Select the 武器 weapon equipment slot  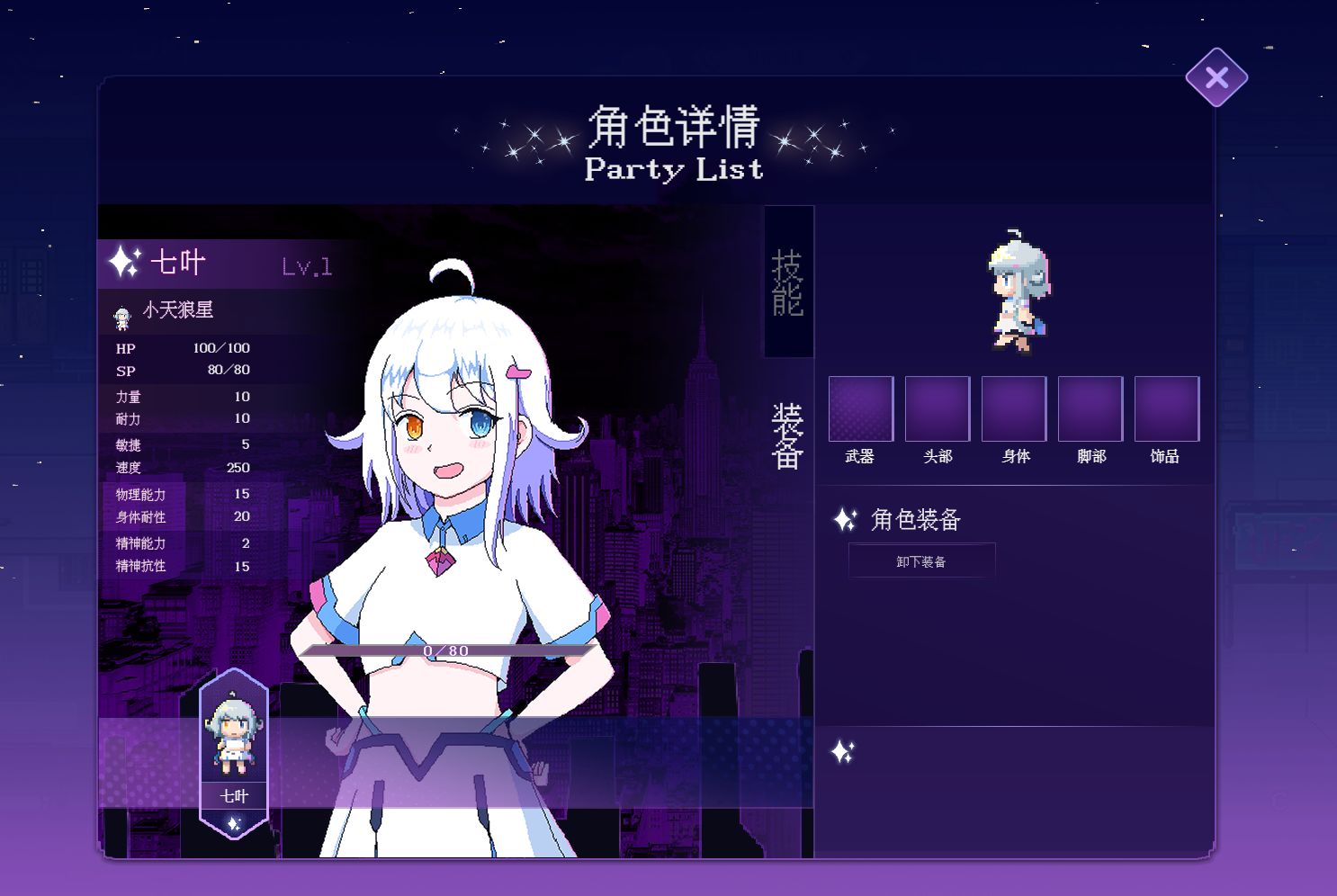click(859, 408)
